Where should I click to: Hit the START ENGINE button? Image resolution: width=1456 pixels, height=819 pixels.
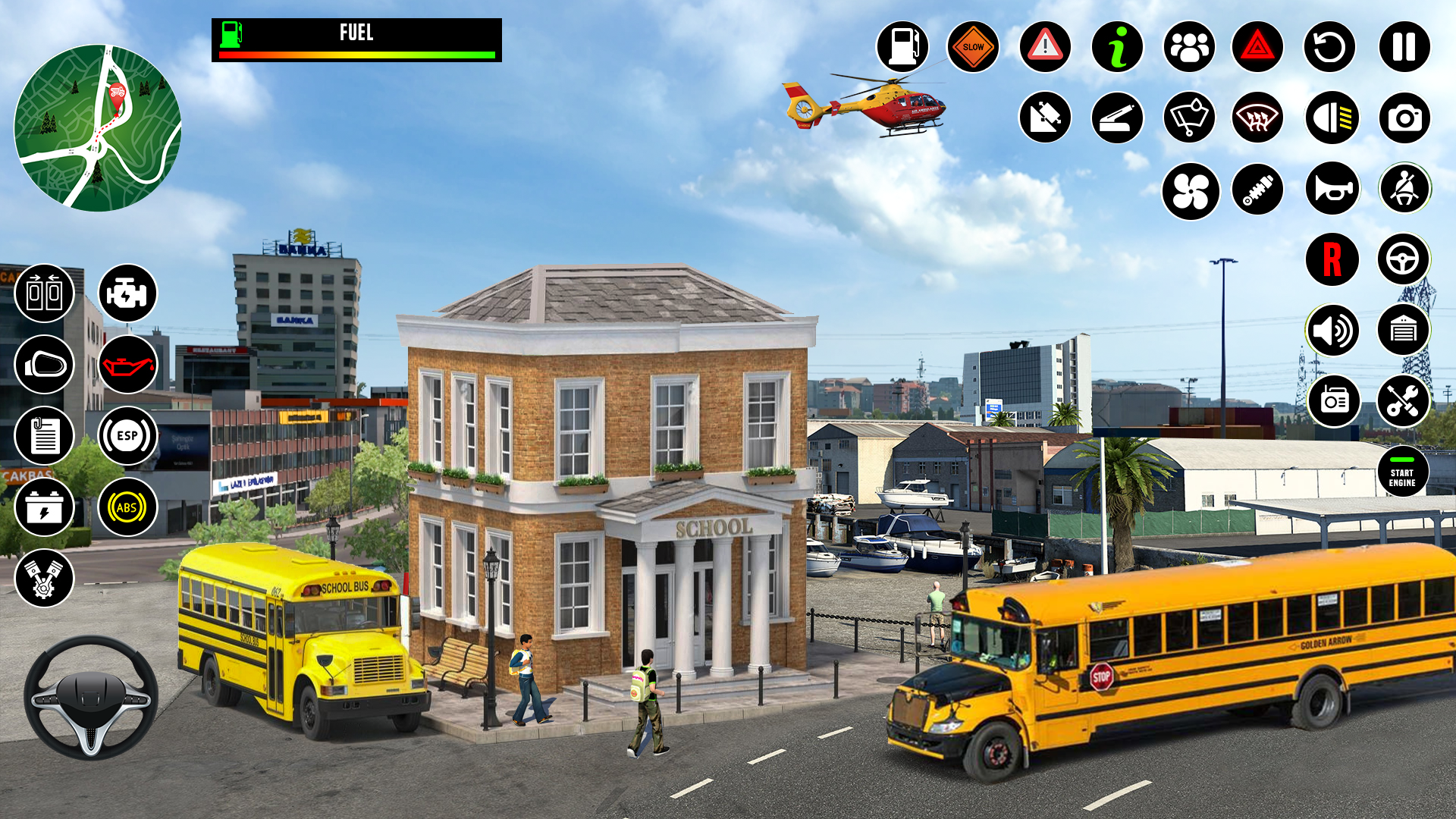[1402, 472]
